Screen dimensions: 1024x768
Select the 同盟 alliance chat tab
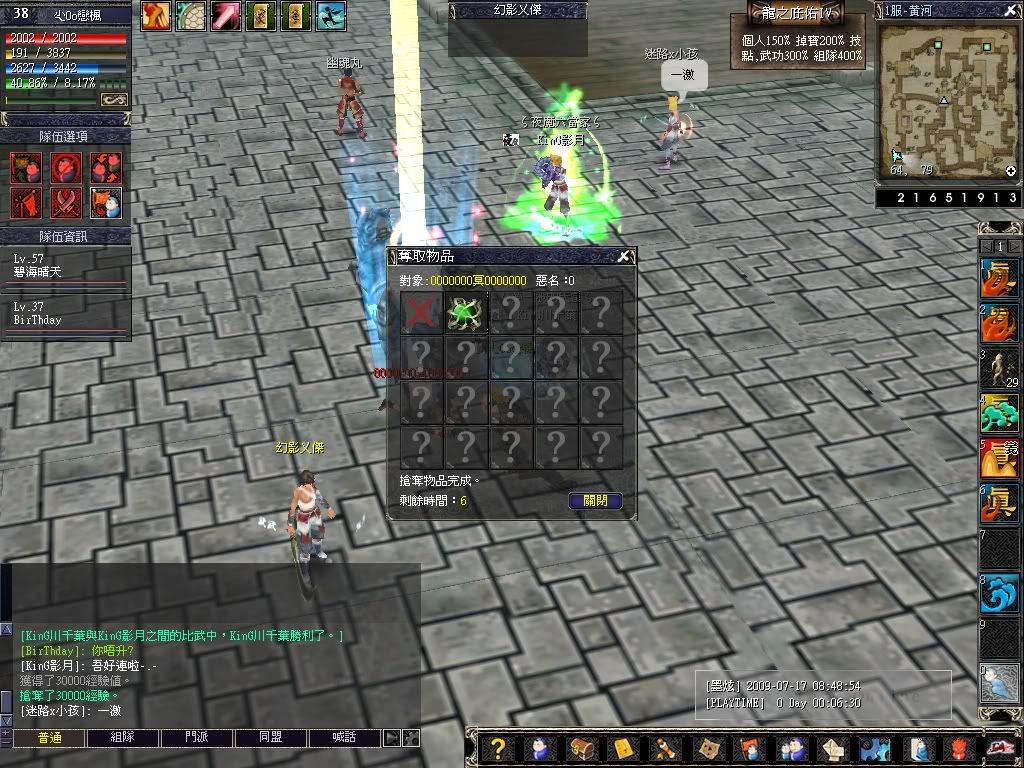[x=271, y=738]
